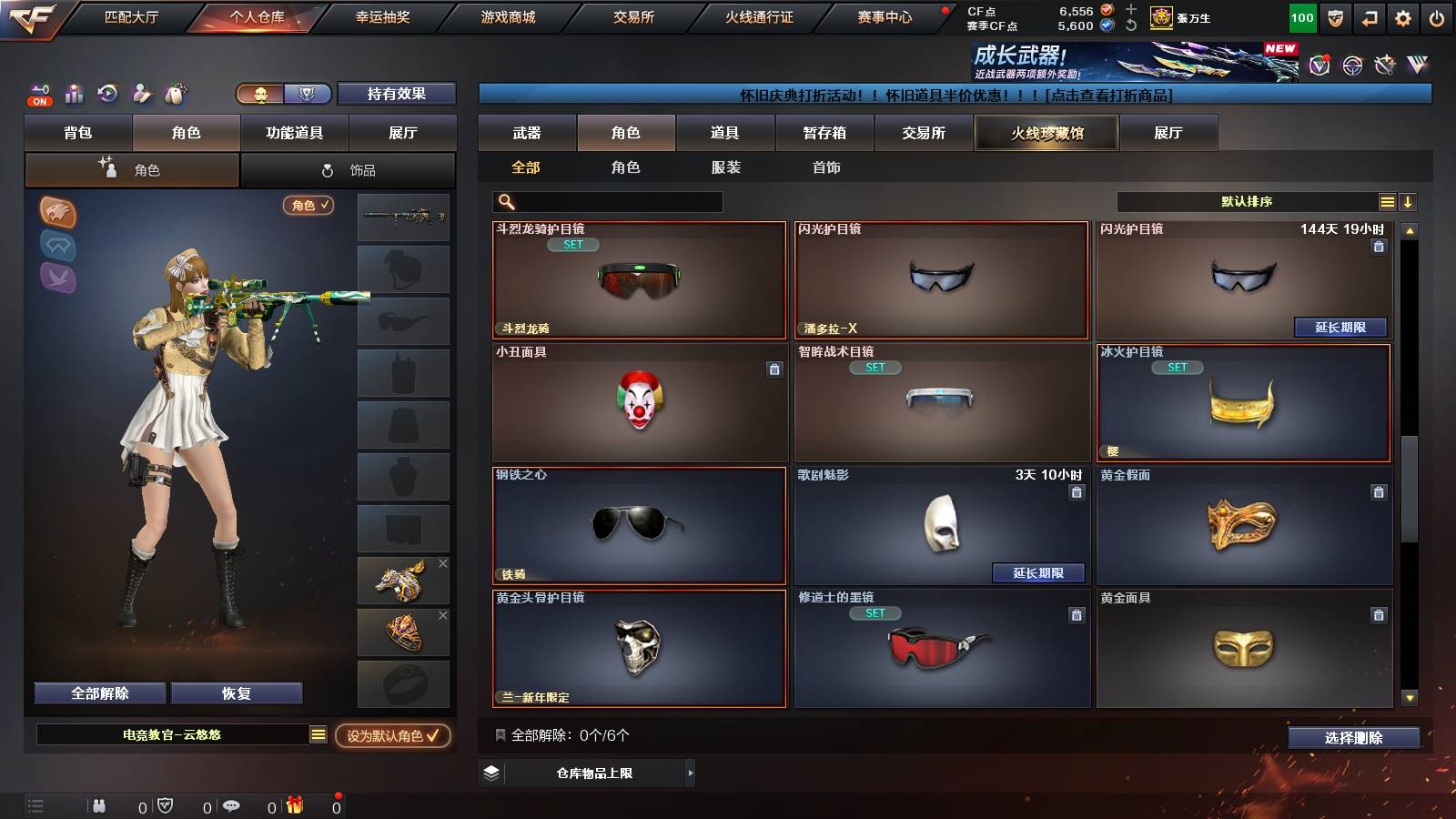Open the 交易所 menu in the top bar
The width and height of the screenshot is (1456, 819).
[x=632, y=16]
